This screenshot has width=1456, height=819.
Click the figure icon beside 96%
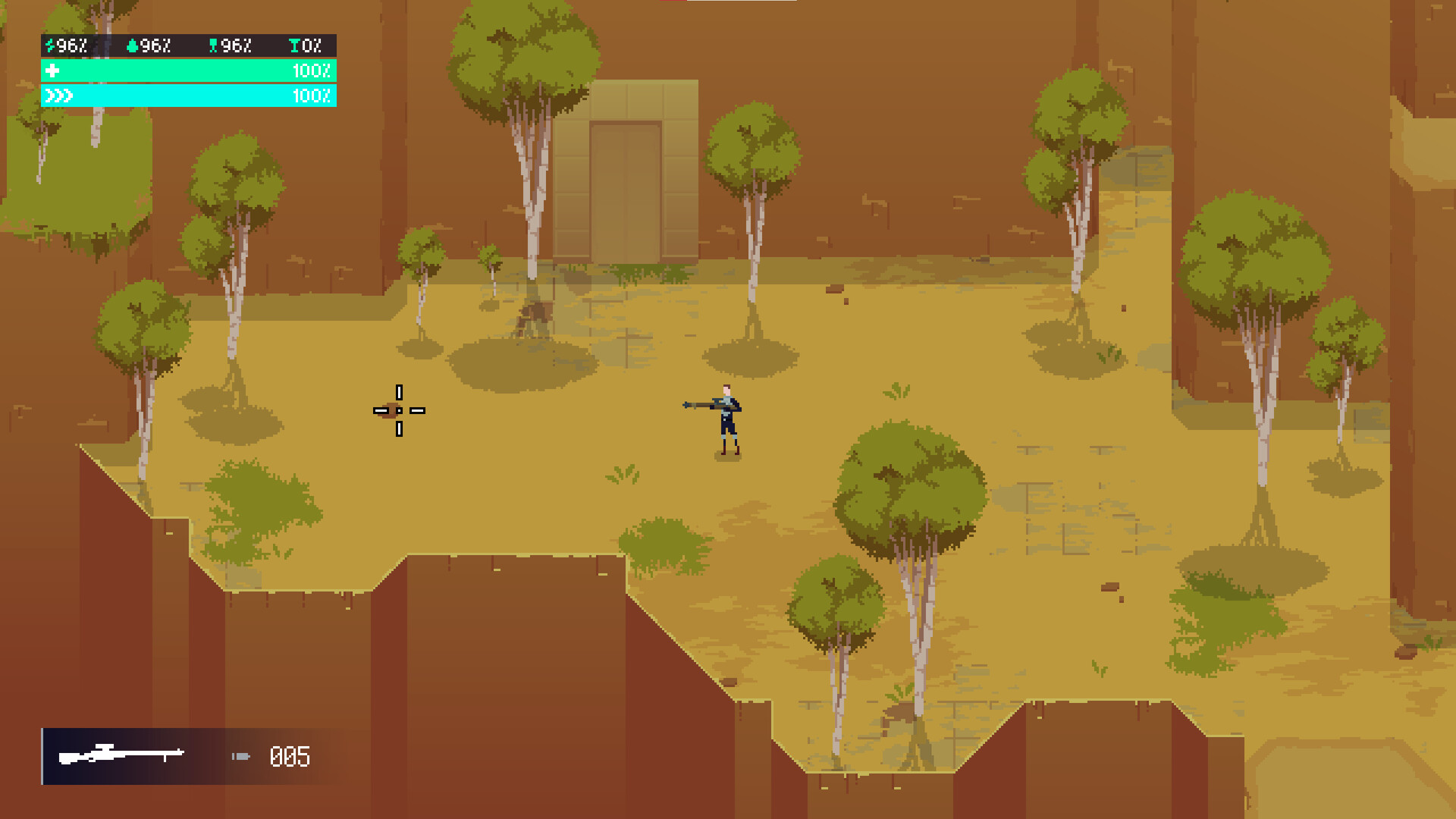[x=213, y=45]
